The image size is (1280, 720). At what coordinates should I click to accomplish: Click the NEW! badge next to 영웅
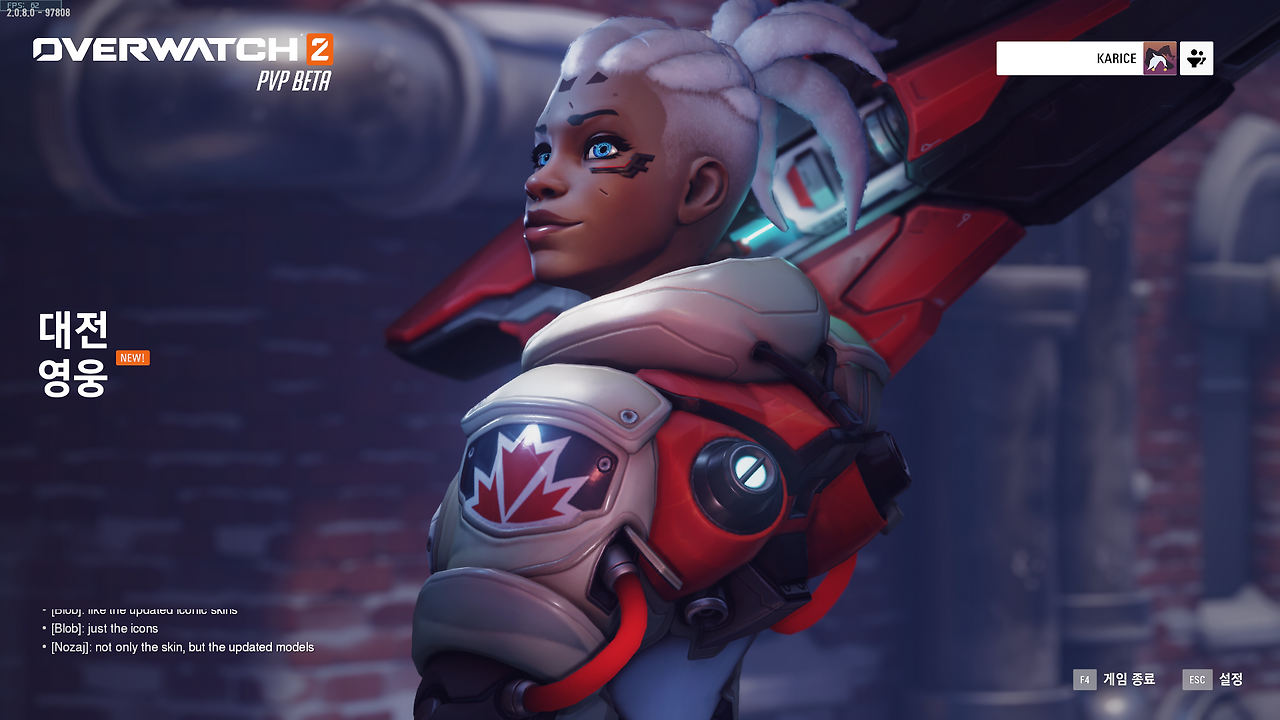click(131, 357)
